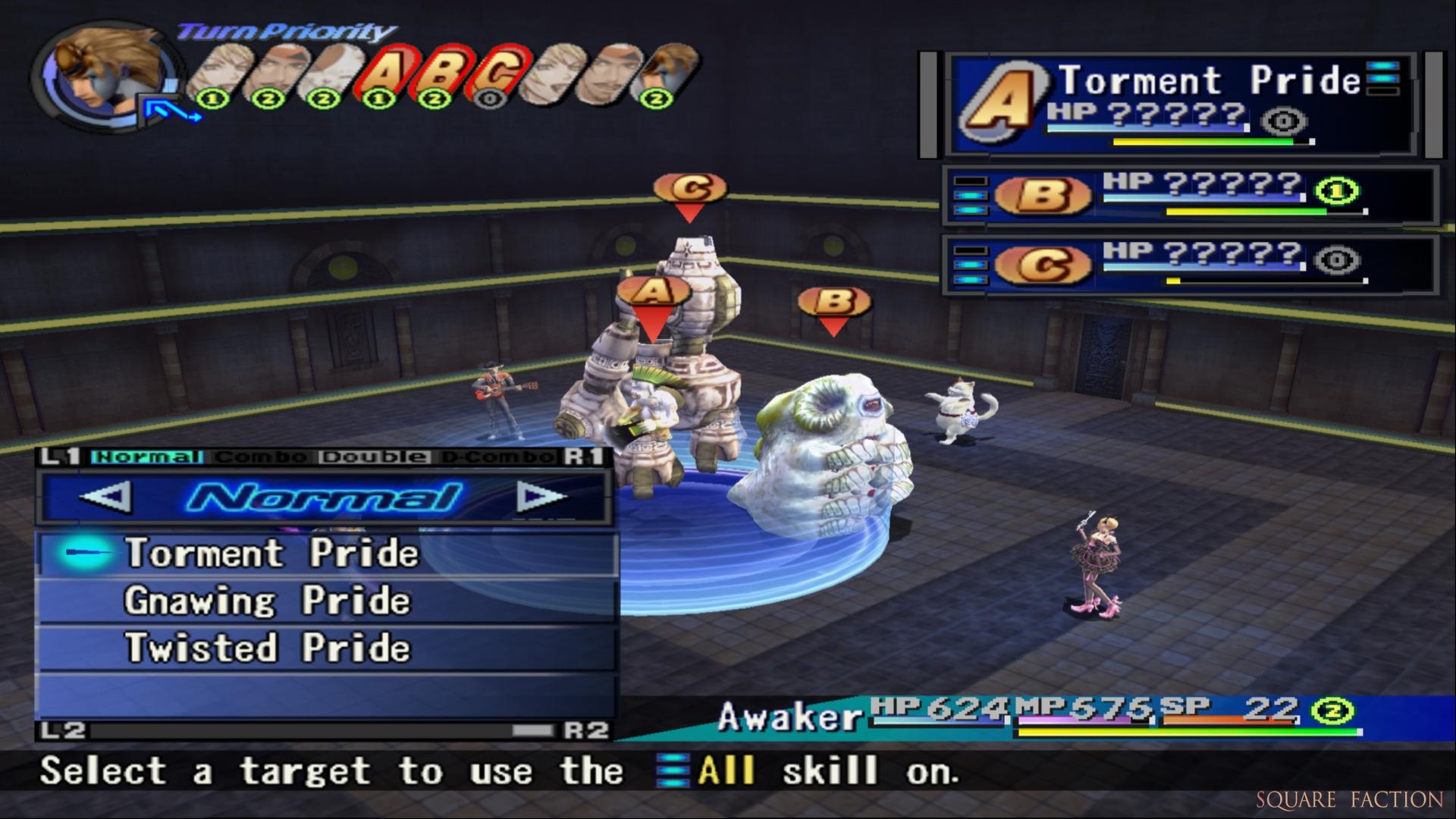The width and height of the screenshot is (1456, 819).
Task: Click the right arrow beside Normal
Action: point(541,498)
